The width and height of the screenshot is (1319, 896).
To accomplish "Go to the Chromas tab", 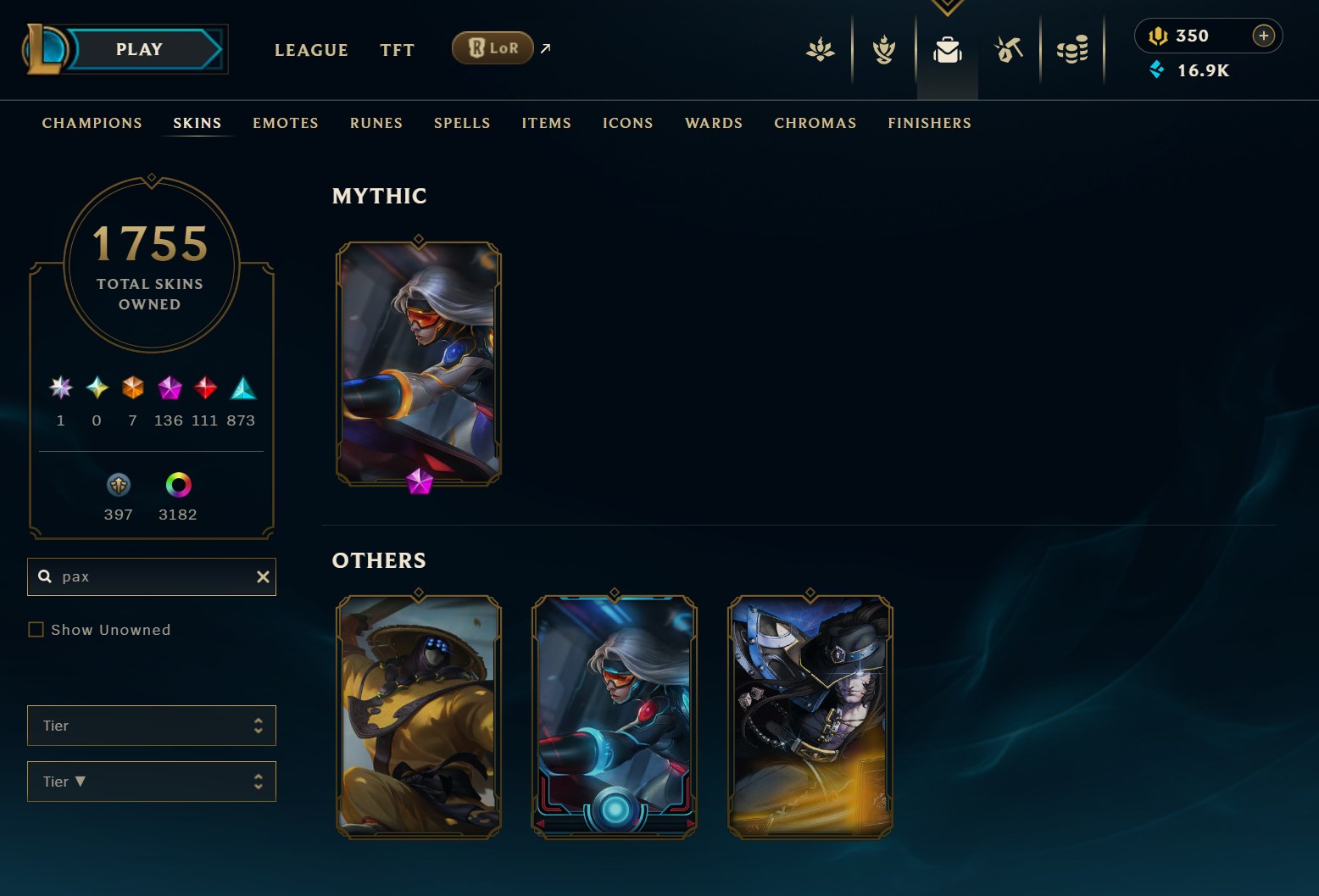I will tap(815, 123).
